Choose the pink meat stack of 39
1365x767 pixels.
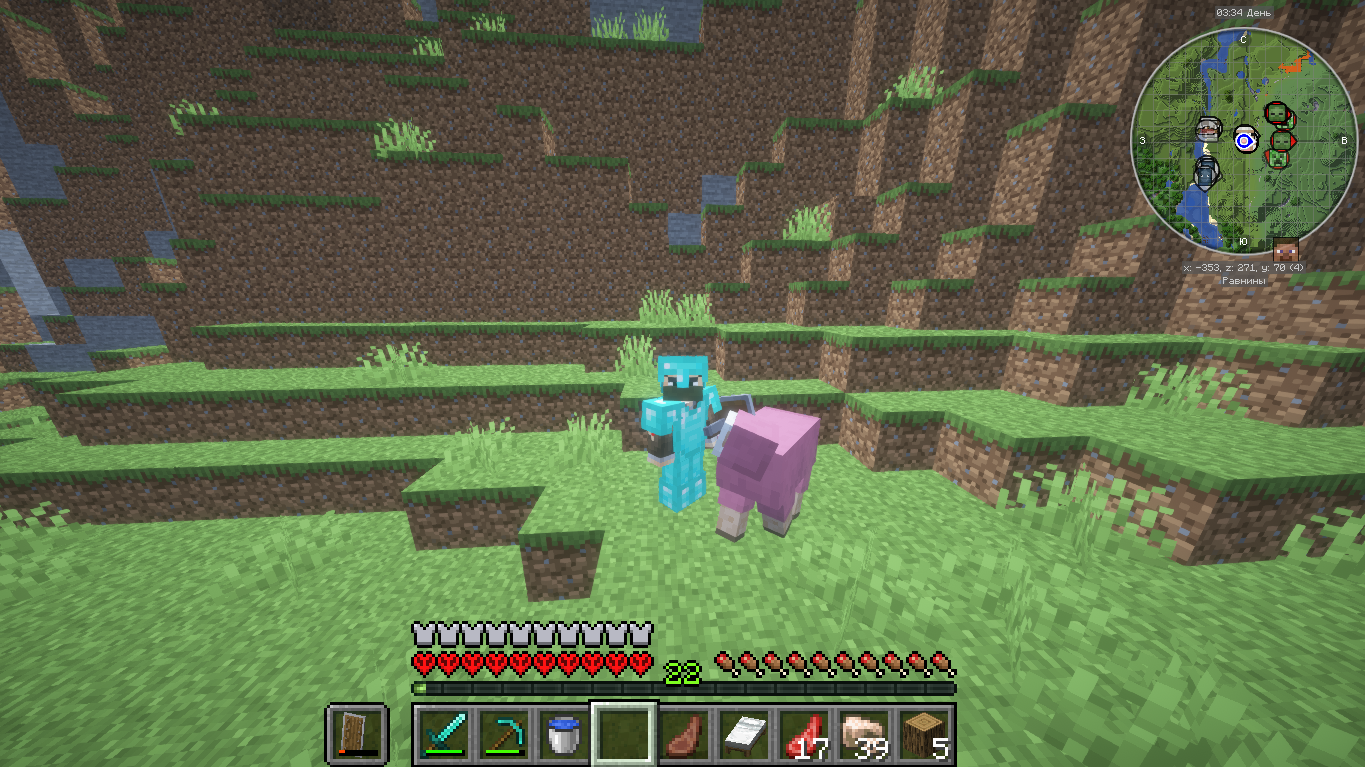865,734
